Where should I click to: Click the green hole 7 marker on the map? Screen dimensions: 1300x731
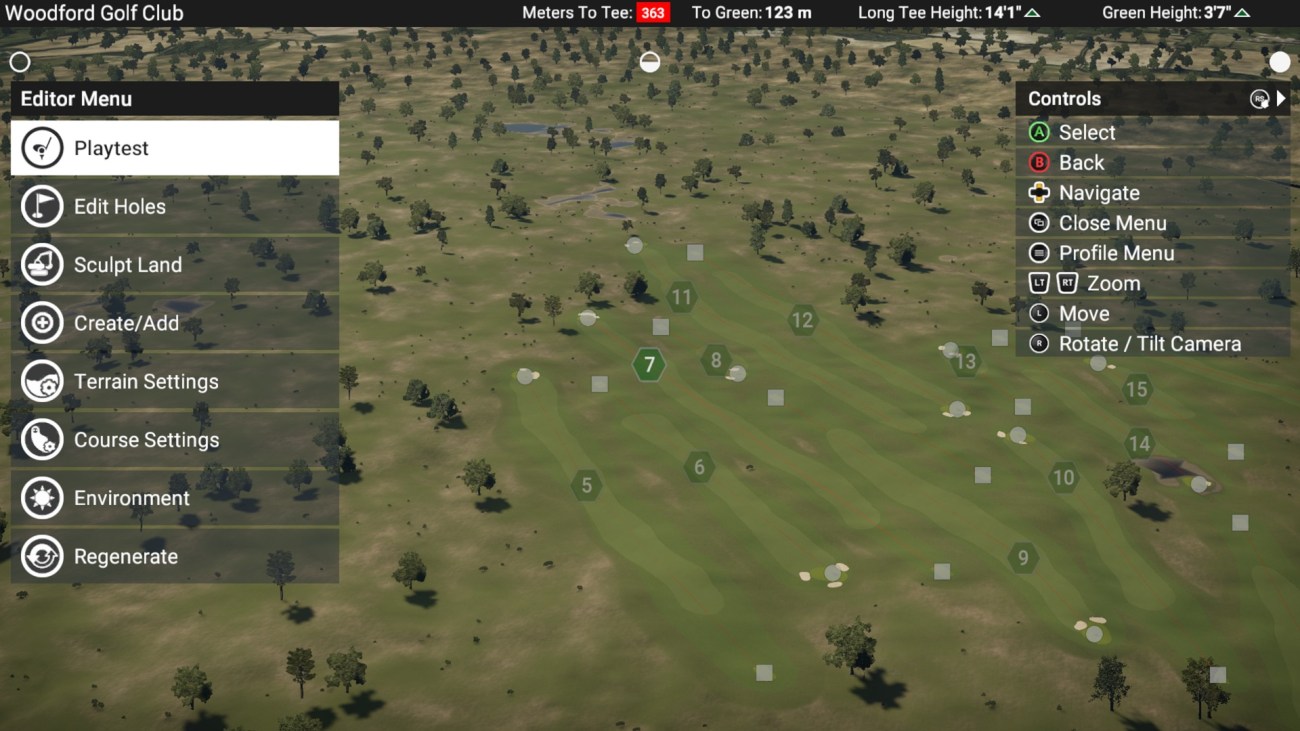(x=649, y=365)
